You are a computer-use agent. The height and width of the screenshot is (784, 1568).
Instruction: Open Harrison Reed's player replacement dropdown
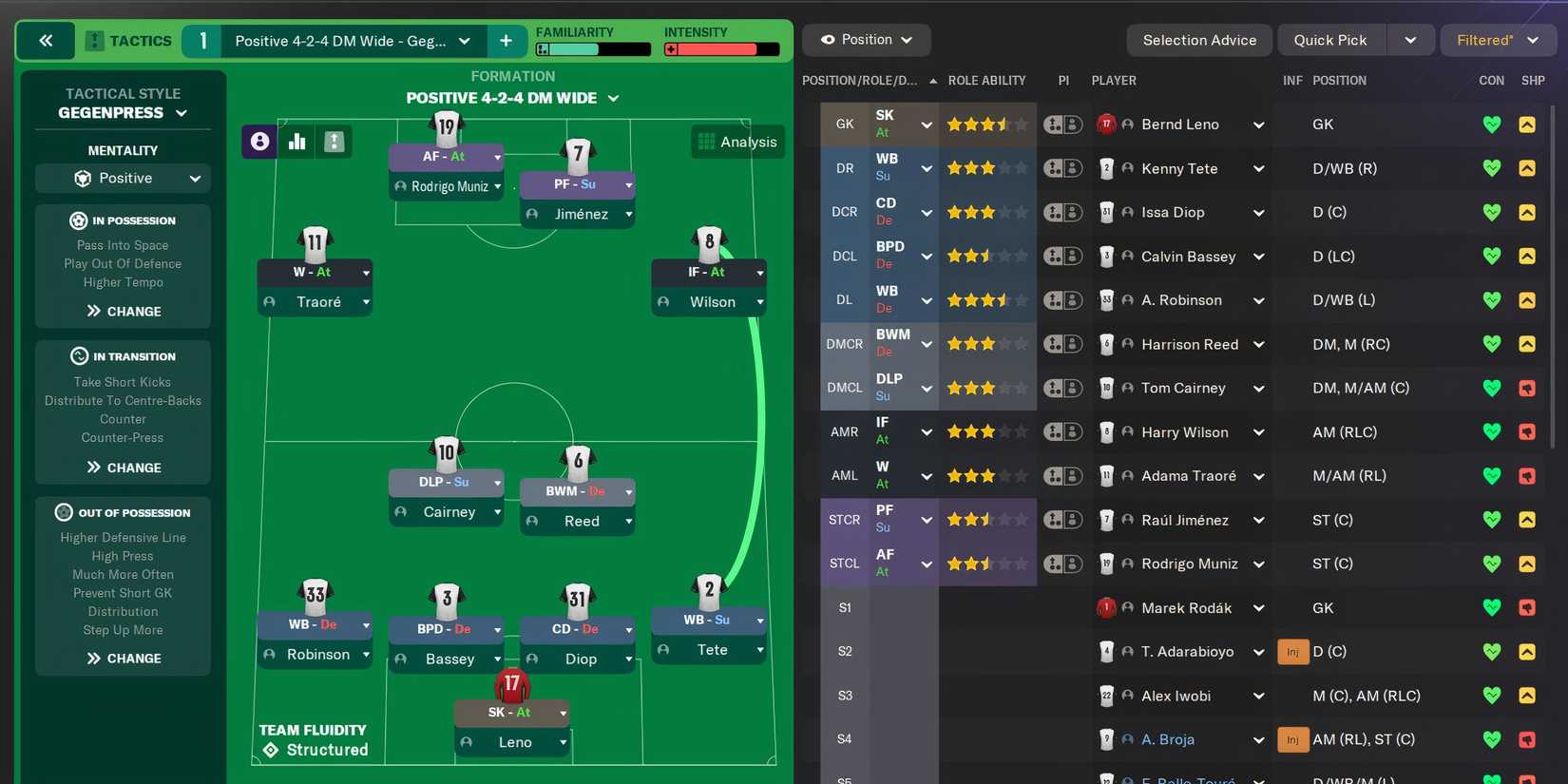pyautogui.click(x=1258, y=344)
